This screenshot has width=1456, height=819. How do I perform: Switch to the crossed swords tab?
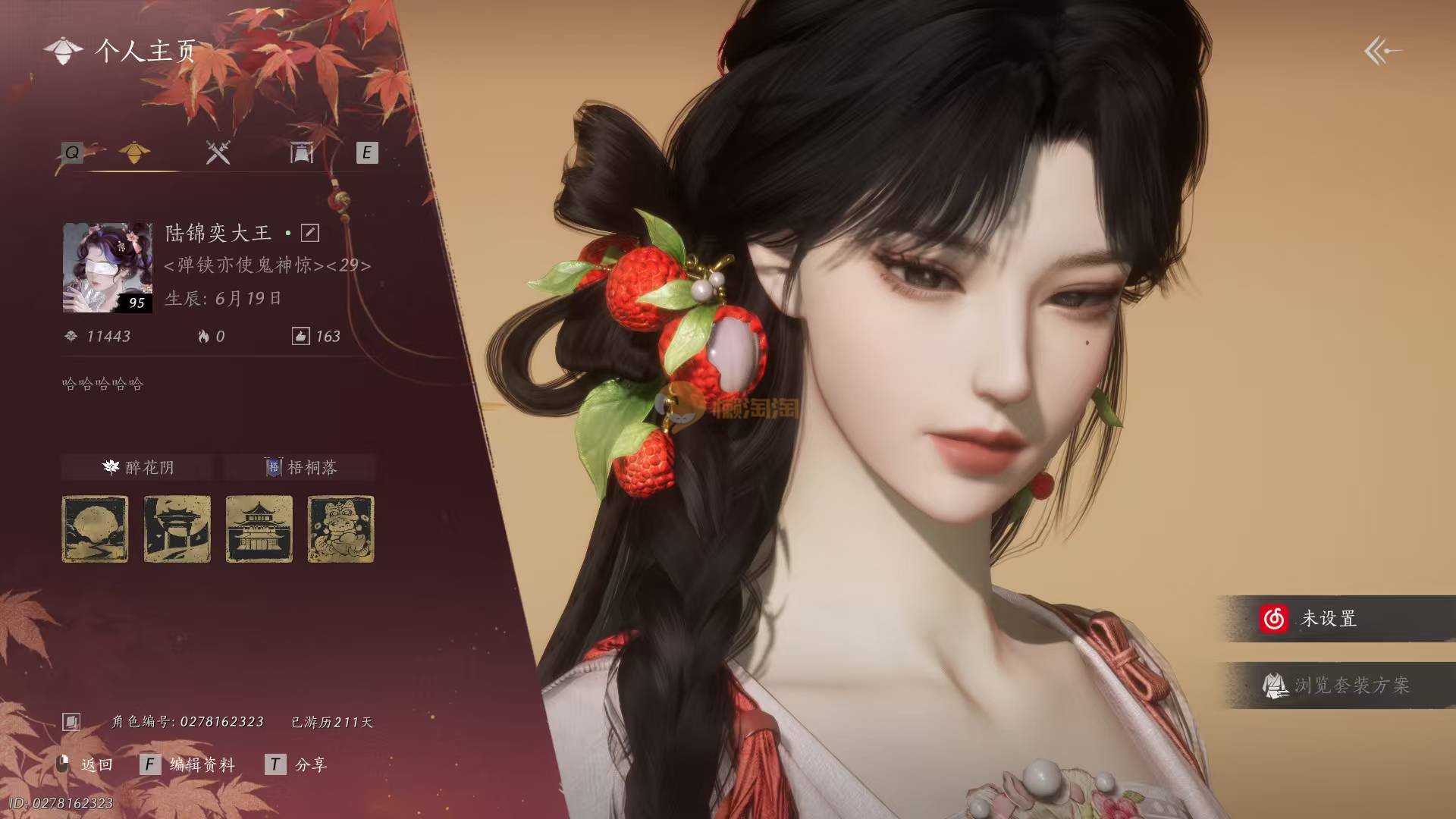pos(218,153)
